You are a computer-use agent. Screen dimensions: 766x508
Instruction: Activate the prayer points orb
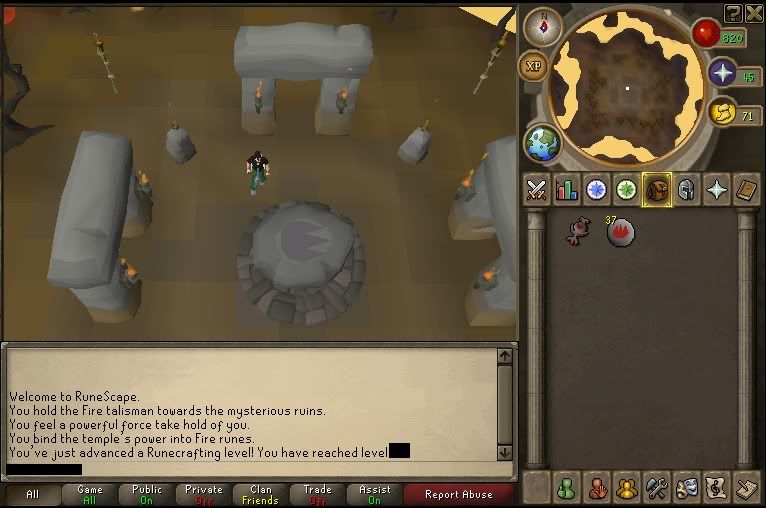(723, 73)
